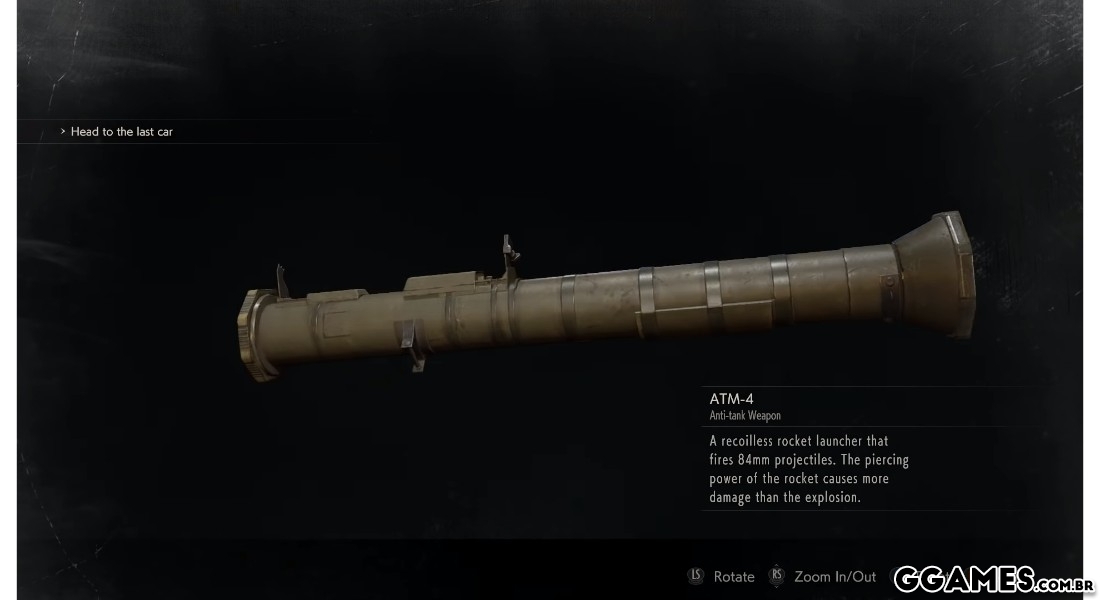Click the GGAMES.com.br watermark logo

[x=992, y=578]
